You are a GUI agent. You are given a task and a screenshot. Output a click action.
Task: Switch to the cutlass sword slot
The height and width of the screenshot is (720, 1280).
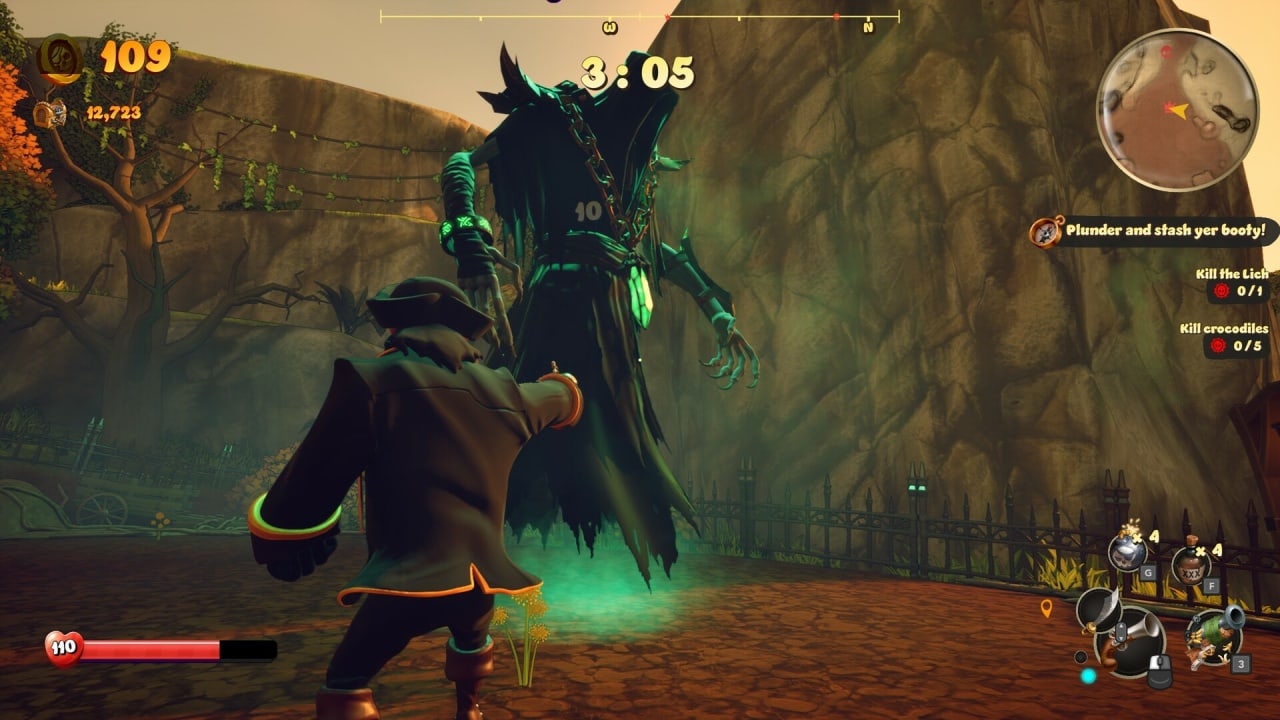pos(1098,607)
